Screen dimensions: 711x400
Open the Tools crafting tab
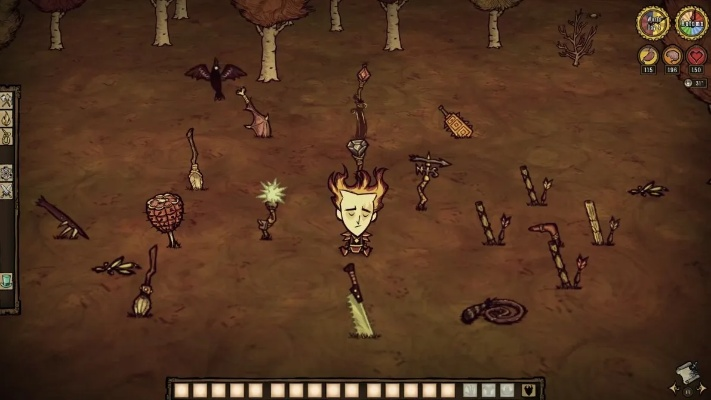point(6,102)
